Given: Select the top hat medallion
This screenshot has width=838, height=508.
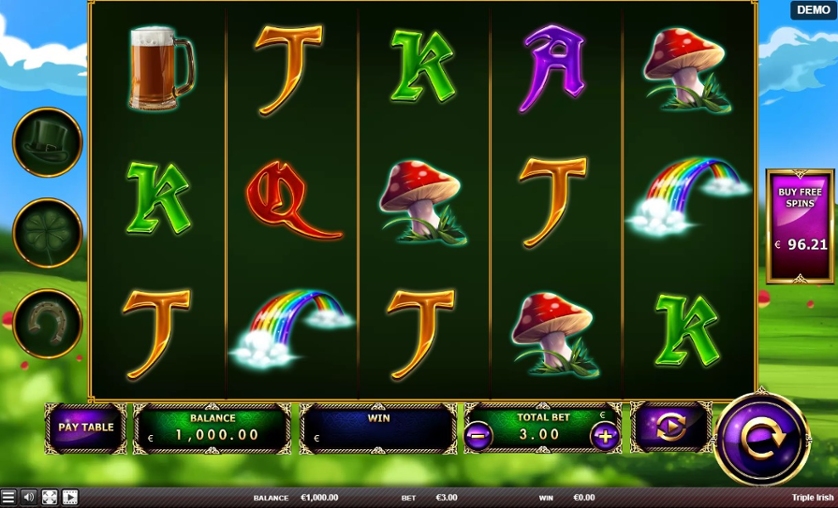Looking at the screenshot, I should pyautogui.click(x=47, y=142).
